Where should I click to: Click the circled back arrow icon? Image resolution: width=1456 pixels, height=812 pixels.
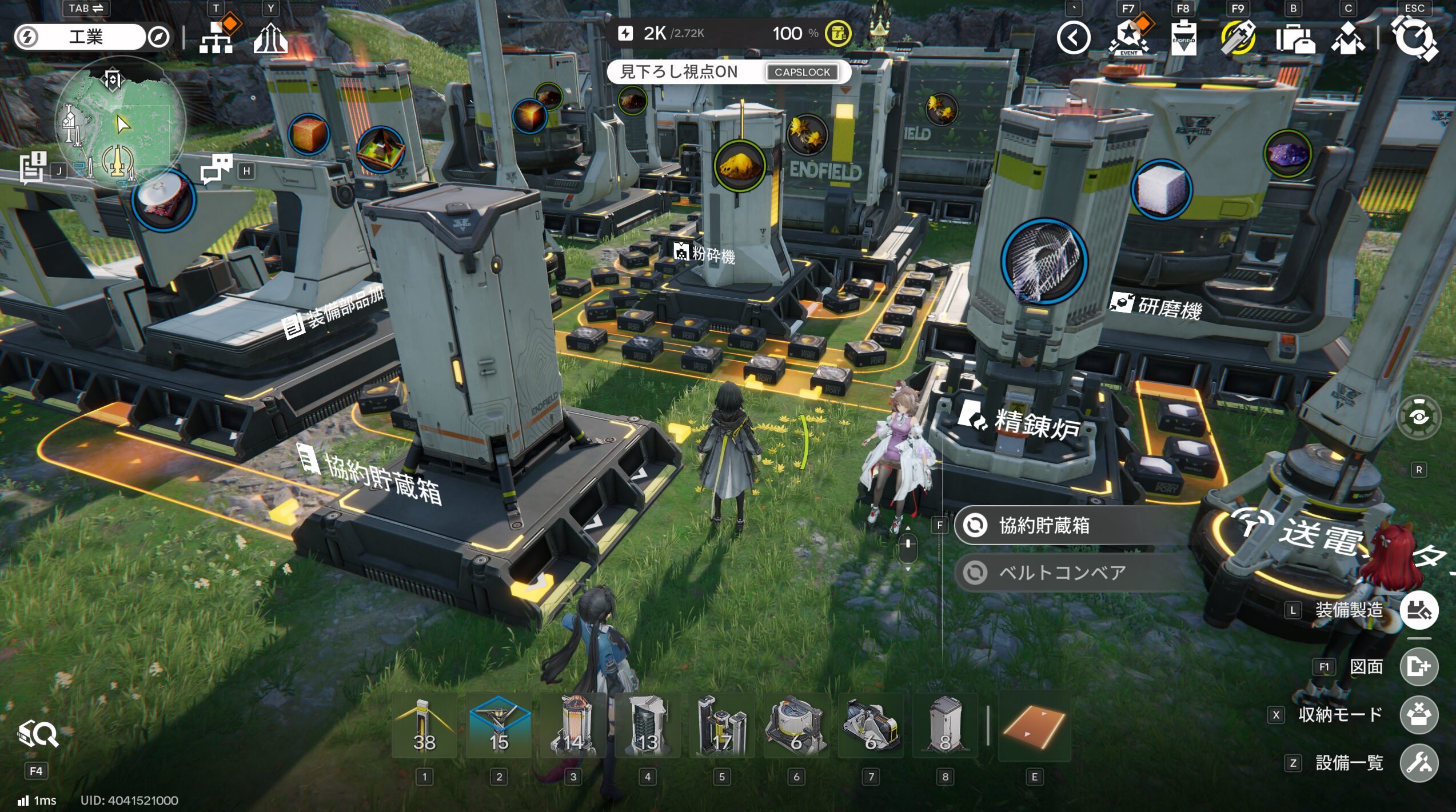pyautogui.click(x=1073, y=38)
